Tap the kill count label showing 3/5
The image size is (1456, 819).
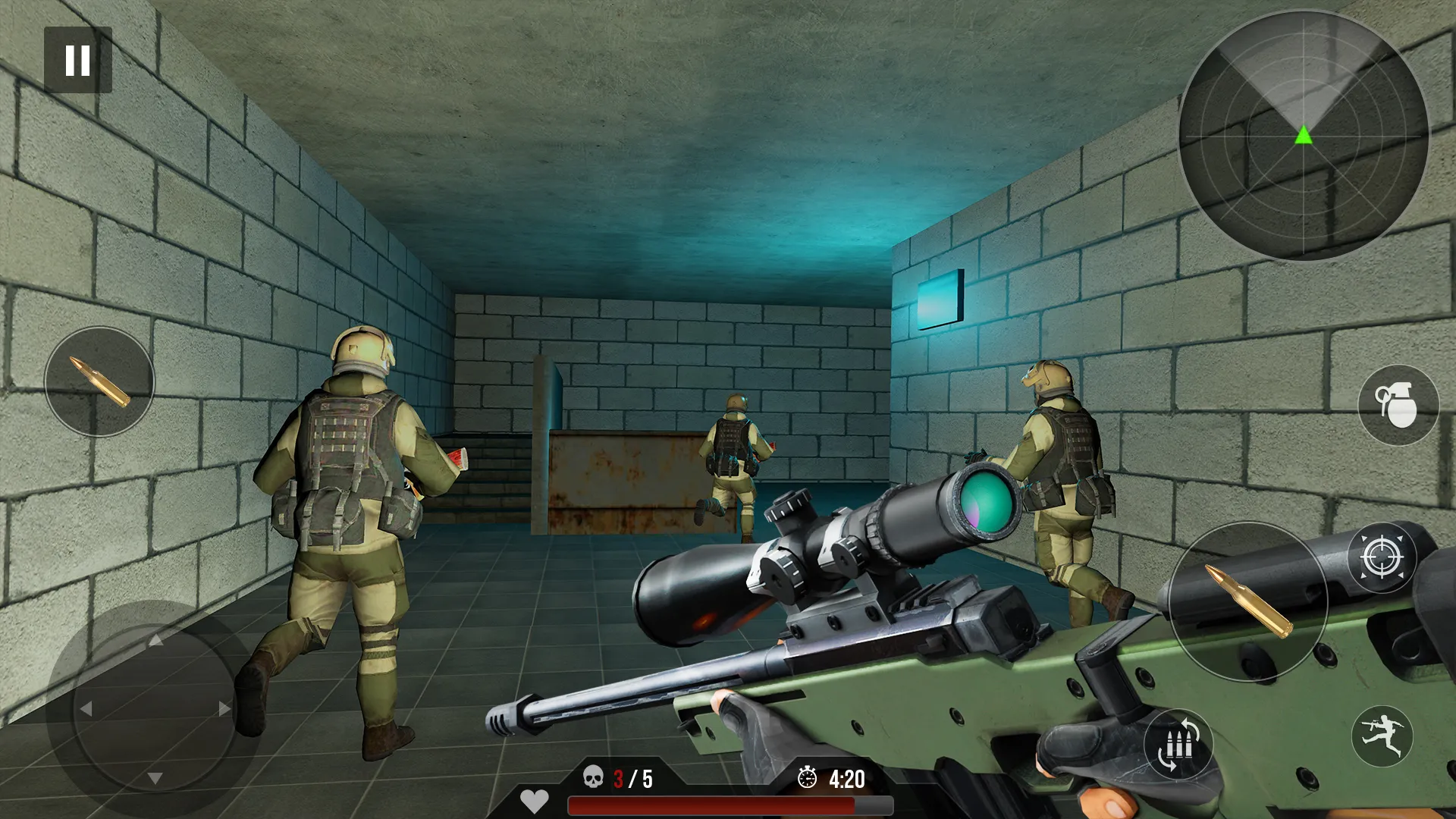pyautogui.click(x=632, y=777)
